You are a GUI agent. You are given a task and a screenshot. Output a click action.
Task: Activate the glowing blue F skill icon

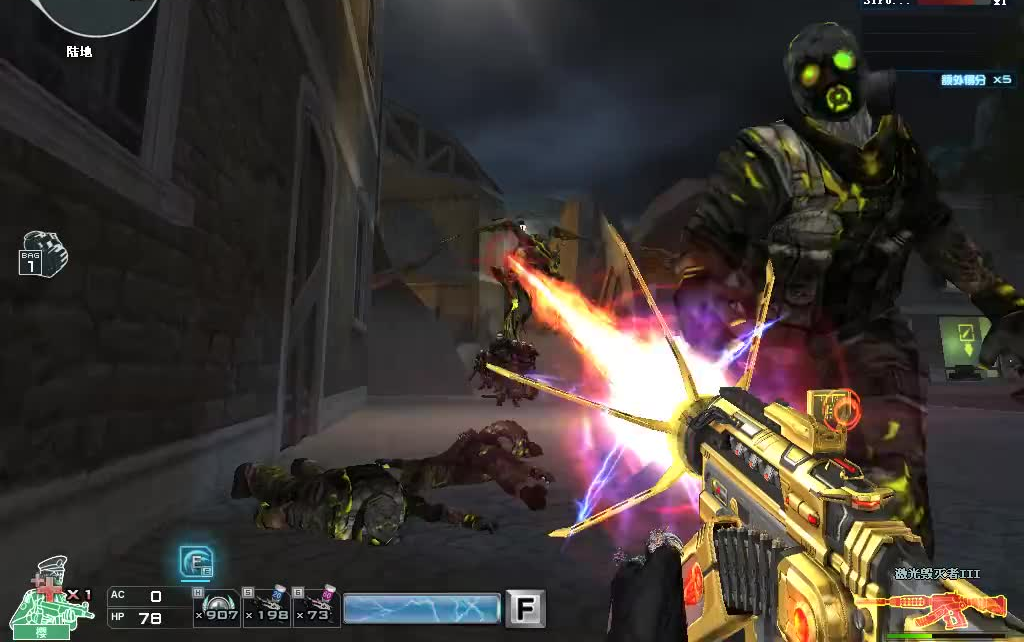click(195, 563)
